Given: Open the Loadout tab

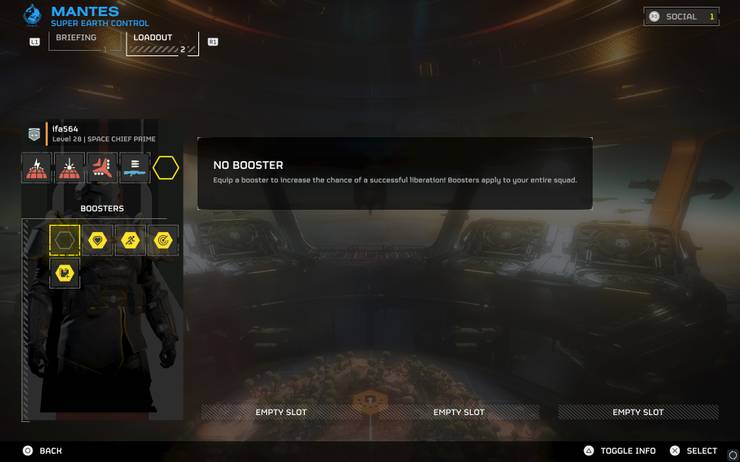Looking at the screenshot, I should point(153,38).
